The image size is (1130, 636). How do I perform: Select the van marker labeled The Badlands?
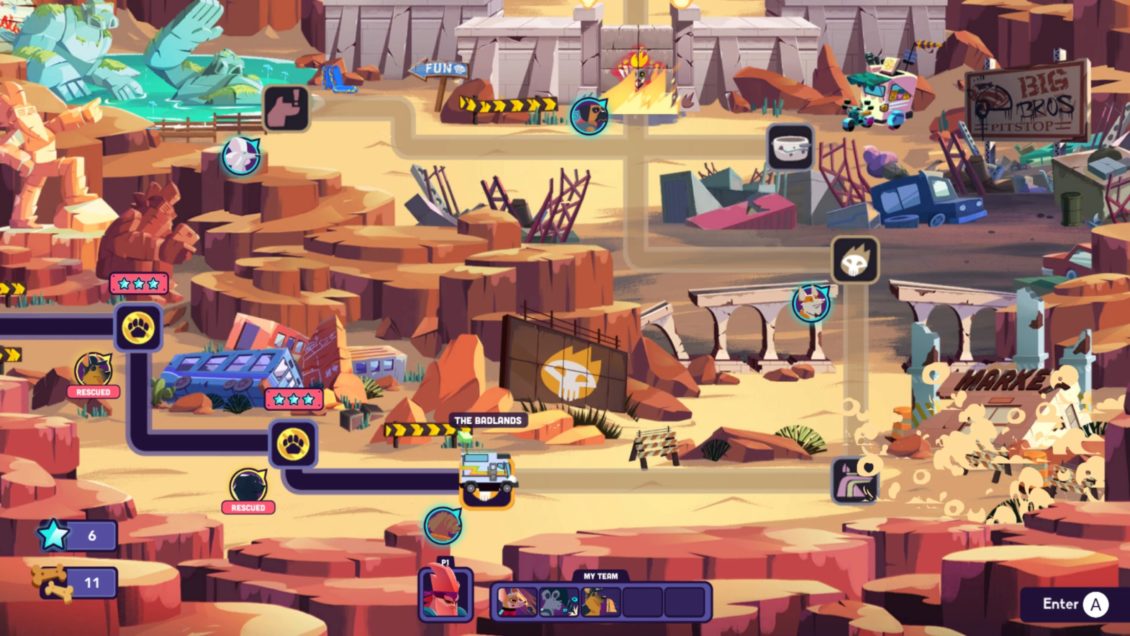488,472
